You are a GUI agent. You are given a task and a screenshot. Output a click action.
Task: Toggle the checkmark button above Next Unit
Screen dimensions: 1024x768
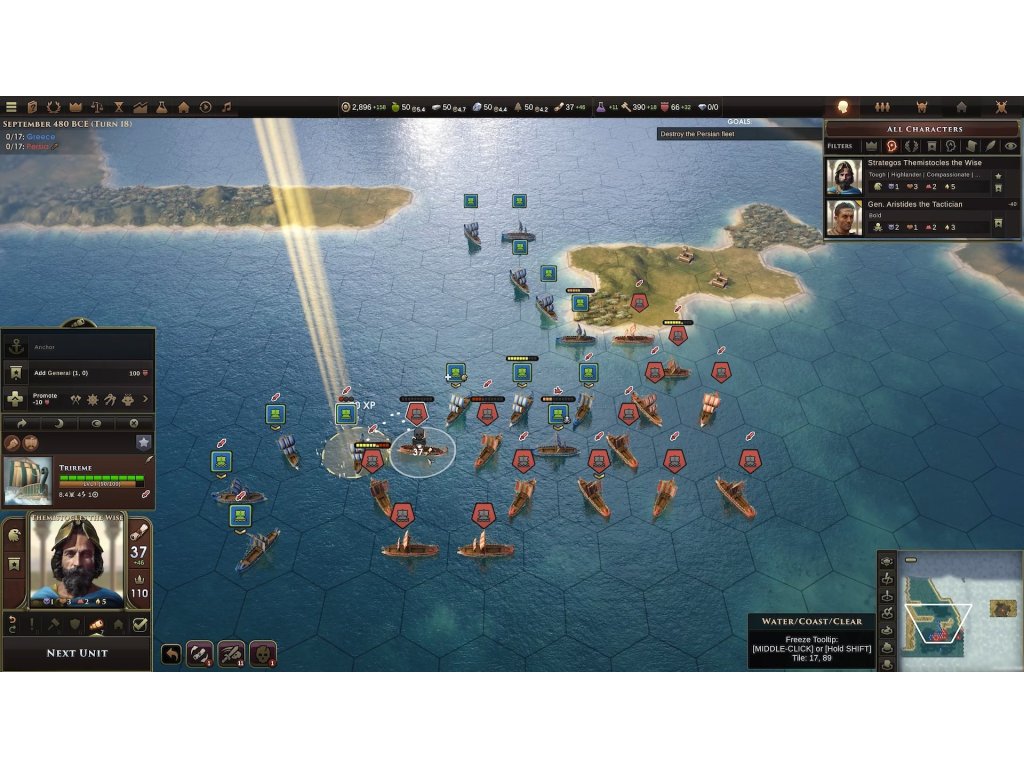140,625
